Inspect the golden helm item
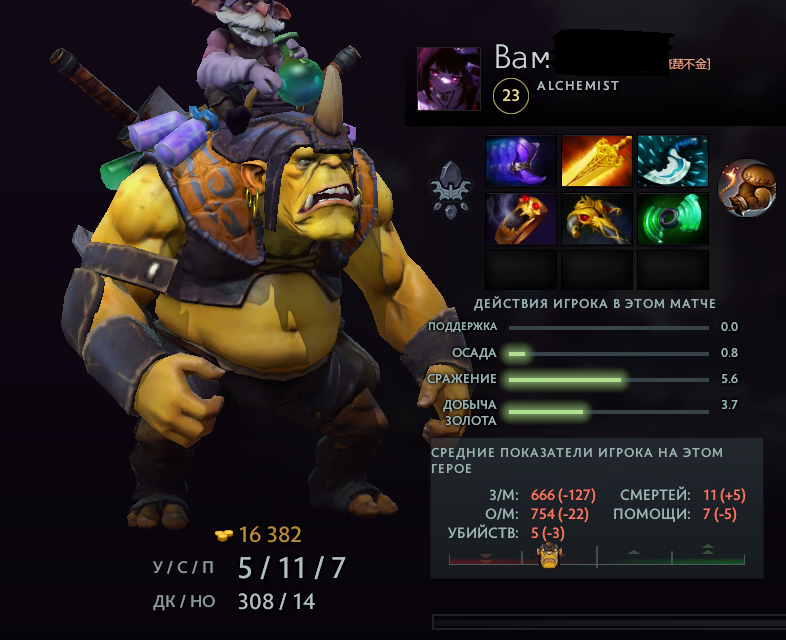 (x=597, y=219)
